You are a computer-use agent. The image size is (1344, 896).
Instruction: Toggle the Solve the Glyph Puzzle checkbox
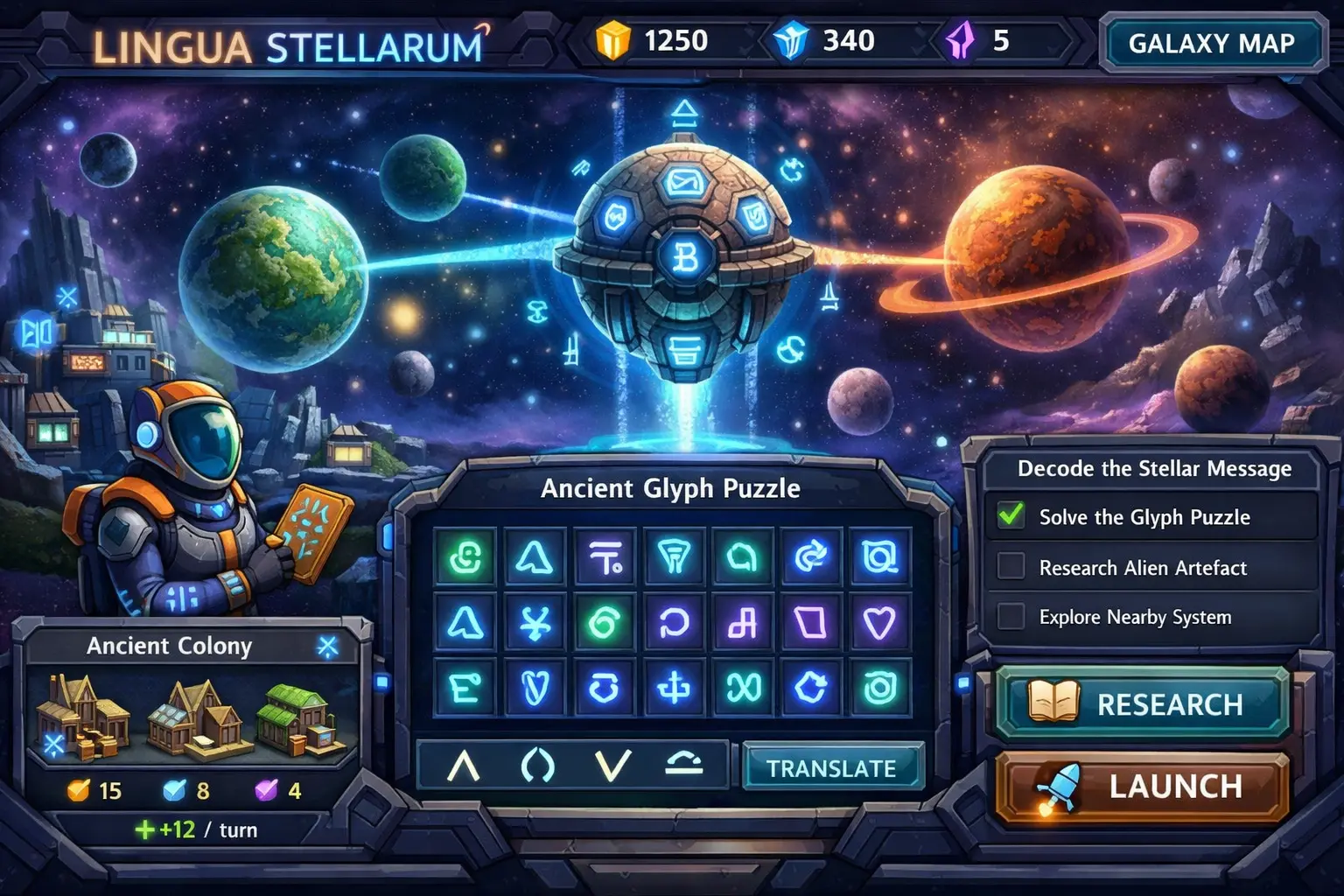point(1011,515)
